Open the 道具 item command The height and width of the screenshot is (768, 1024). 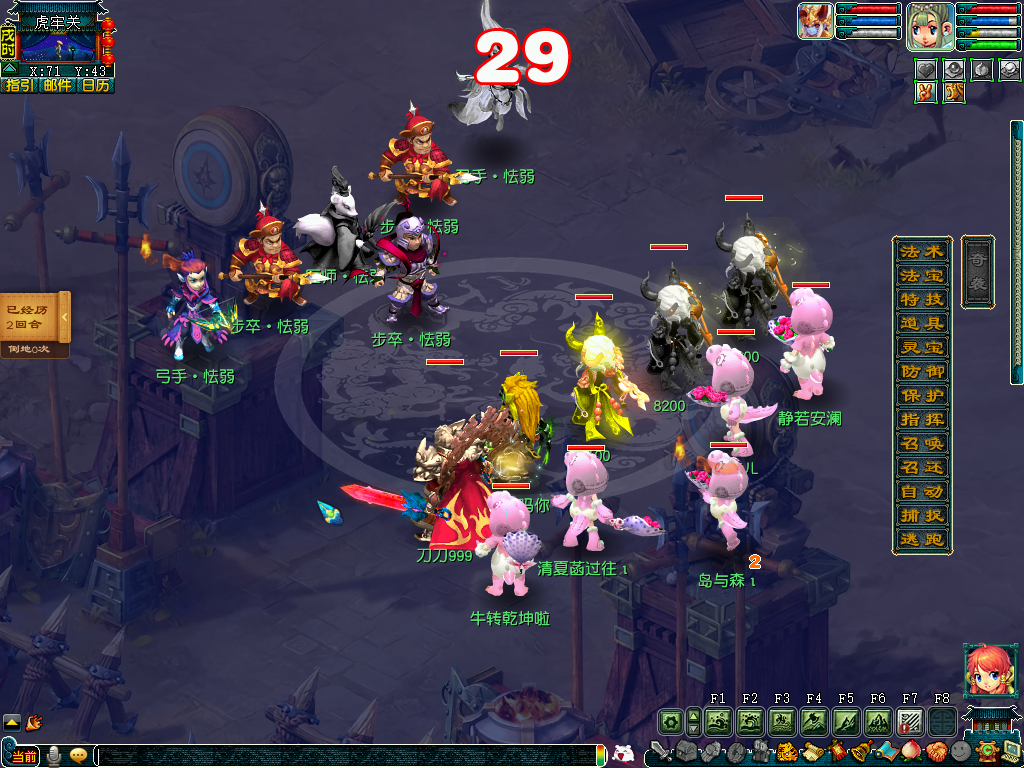pyautogui.click(x=921, y=323)
